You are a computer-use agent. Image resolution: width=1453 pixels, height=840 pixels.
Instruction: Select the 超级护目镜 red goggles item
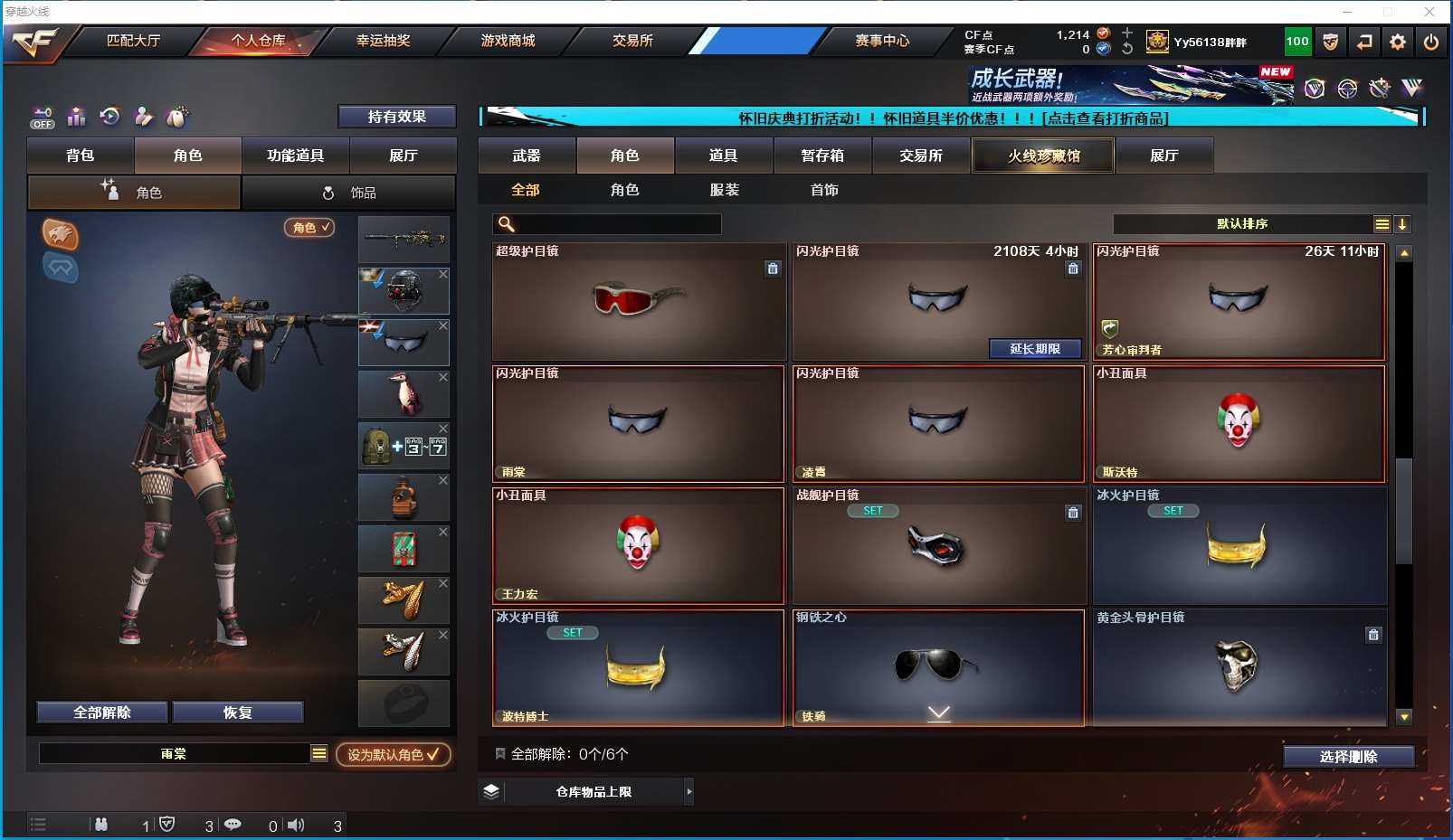click(638, 301)
